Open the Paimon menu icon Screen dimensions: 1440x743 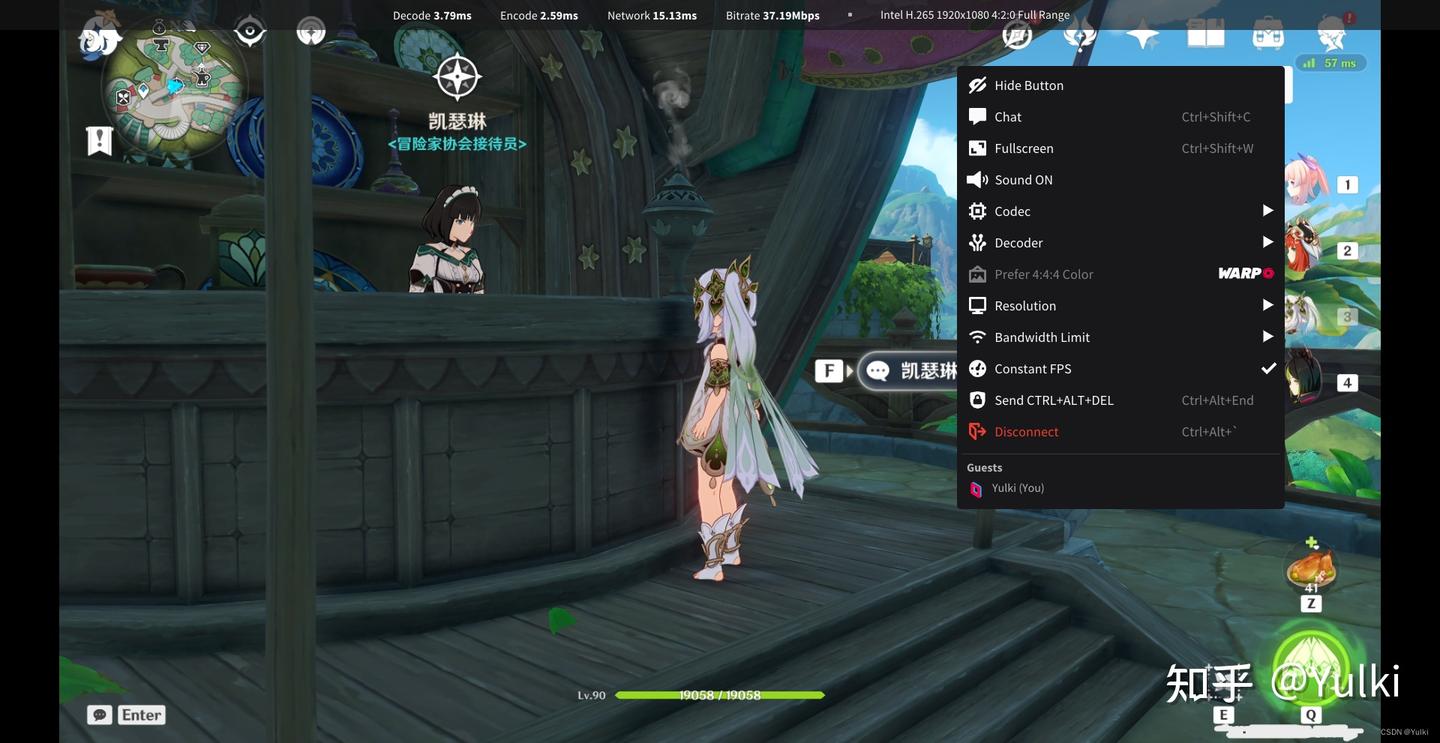[101, 38]
